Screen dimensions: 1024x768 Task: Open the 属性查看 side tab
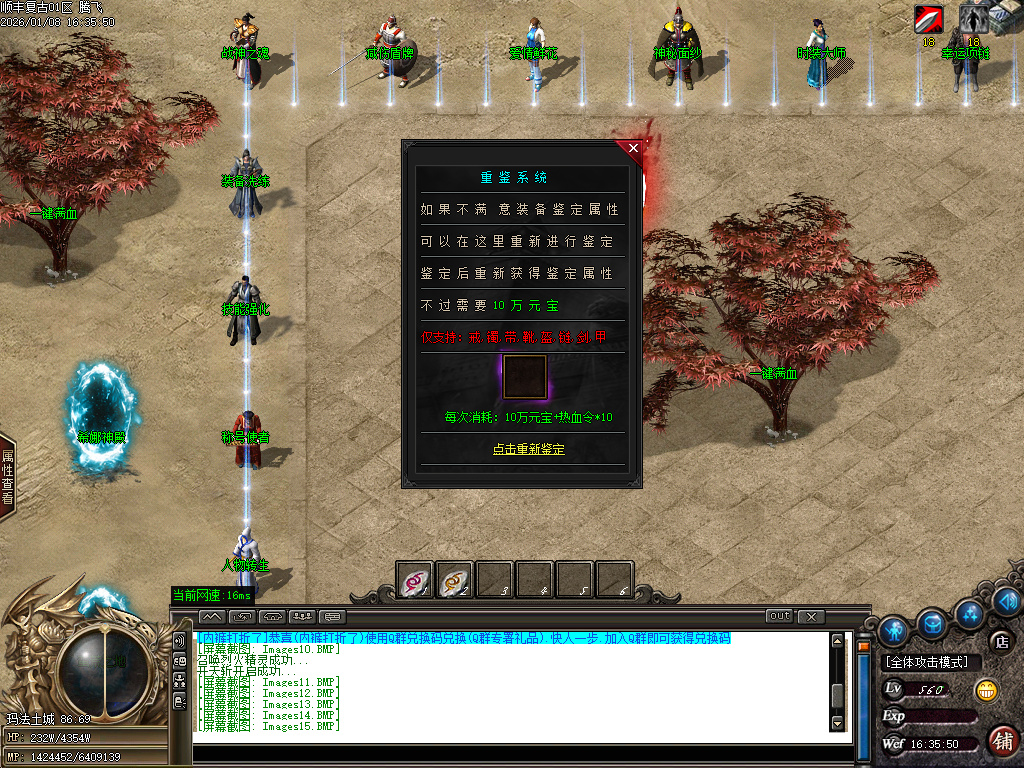tap(7, 477)
